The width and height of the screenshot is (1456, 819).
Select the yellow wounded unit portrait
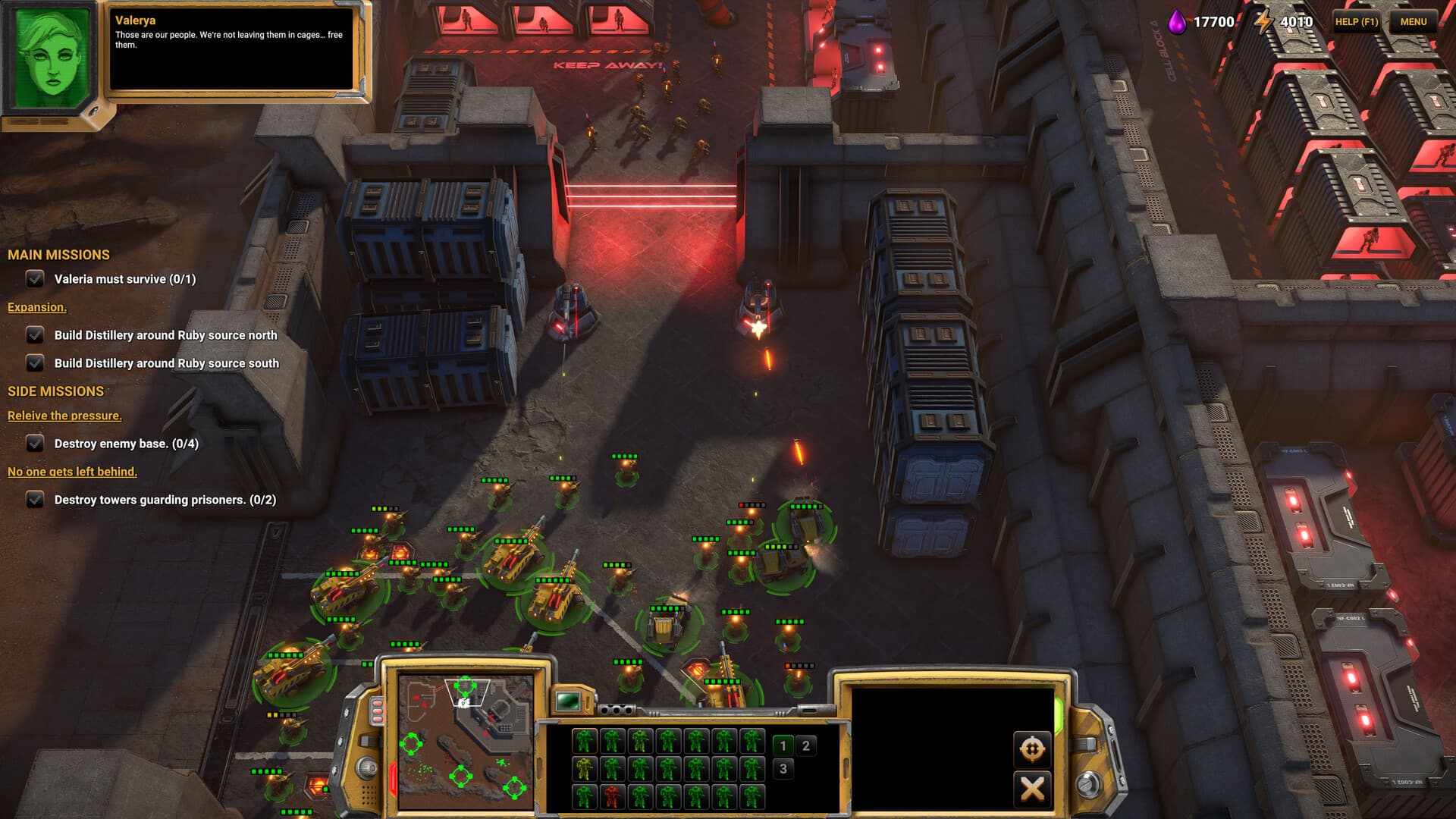[x=583, y=769]
